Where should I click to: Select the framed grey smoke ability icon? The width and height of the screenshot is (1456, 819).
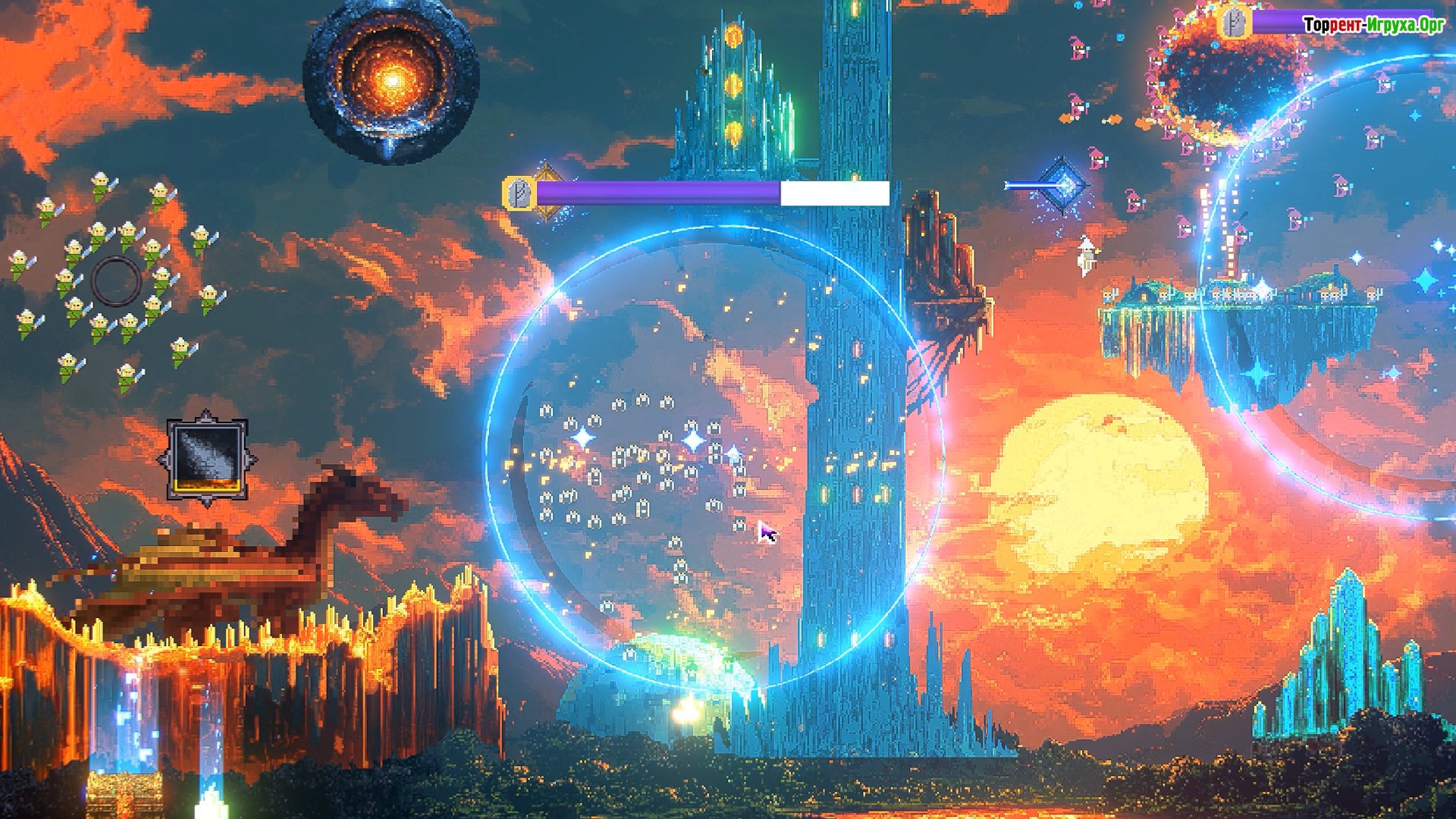(207, 459)
